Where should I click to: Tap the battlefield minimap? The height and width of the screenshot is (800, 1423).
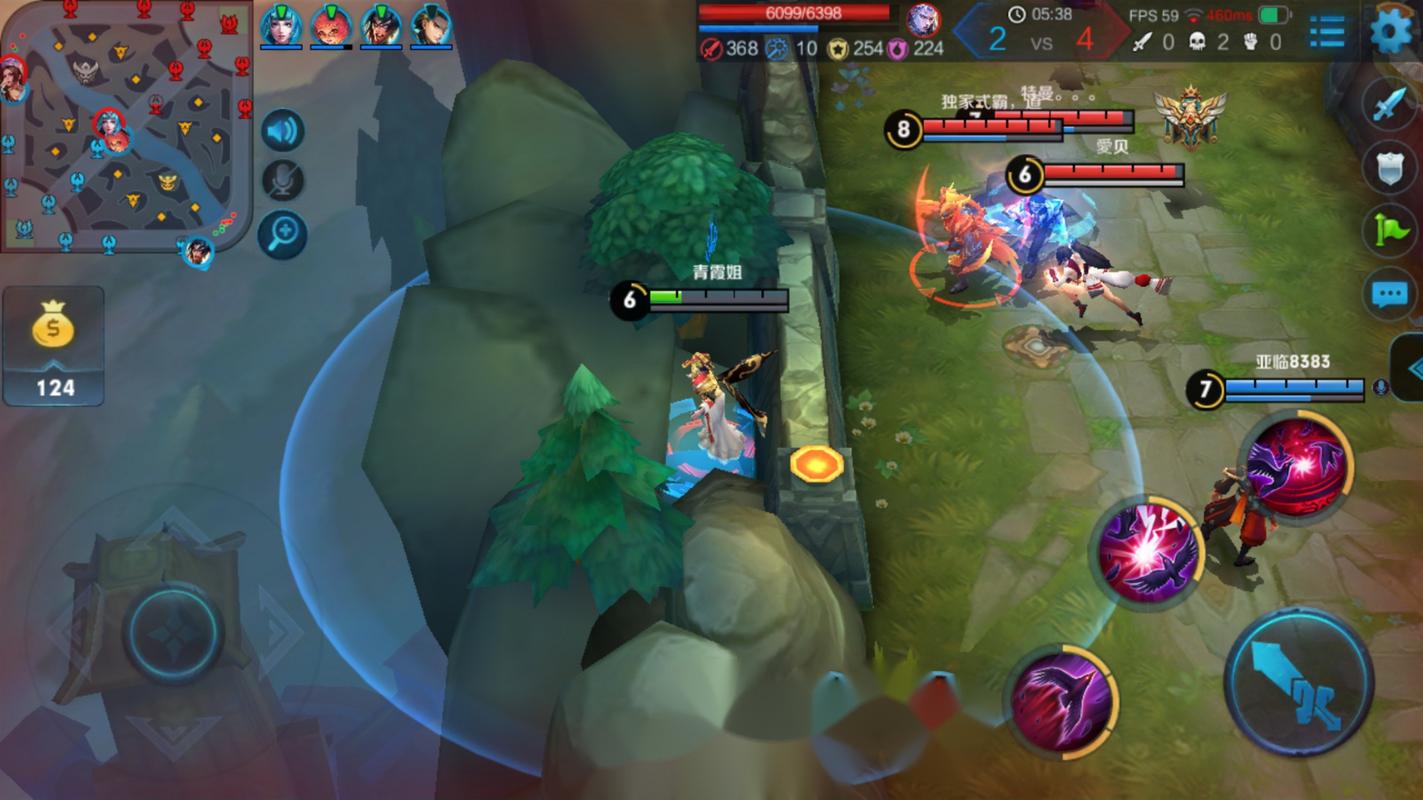pyautogui.click(x=125, y=125)
